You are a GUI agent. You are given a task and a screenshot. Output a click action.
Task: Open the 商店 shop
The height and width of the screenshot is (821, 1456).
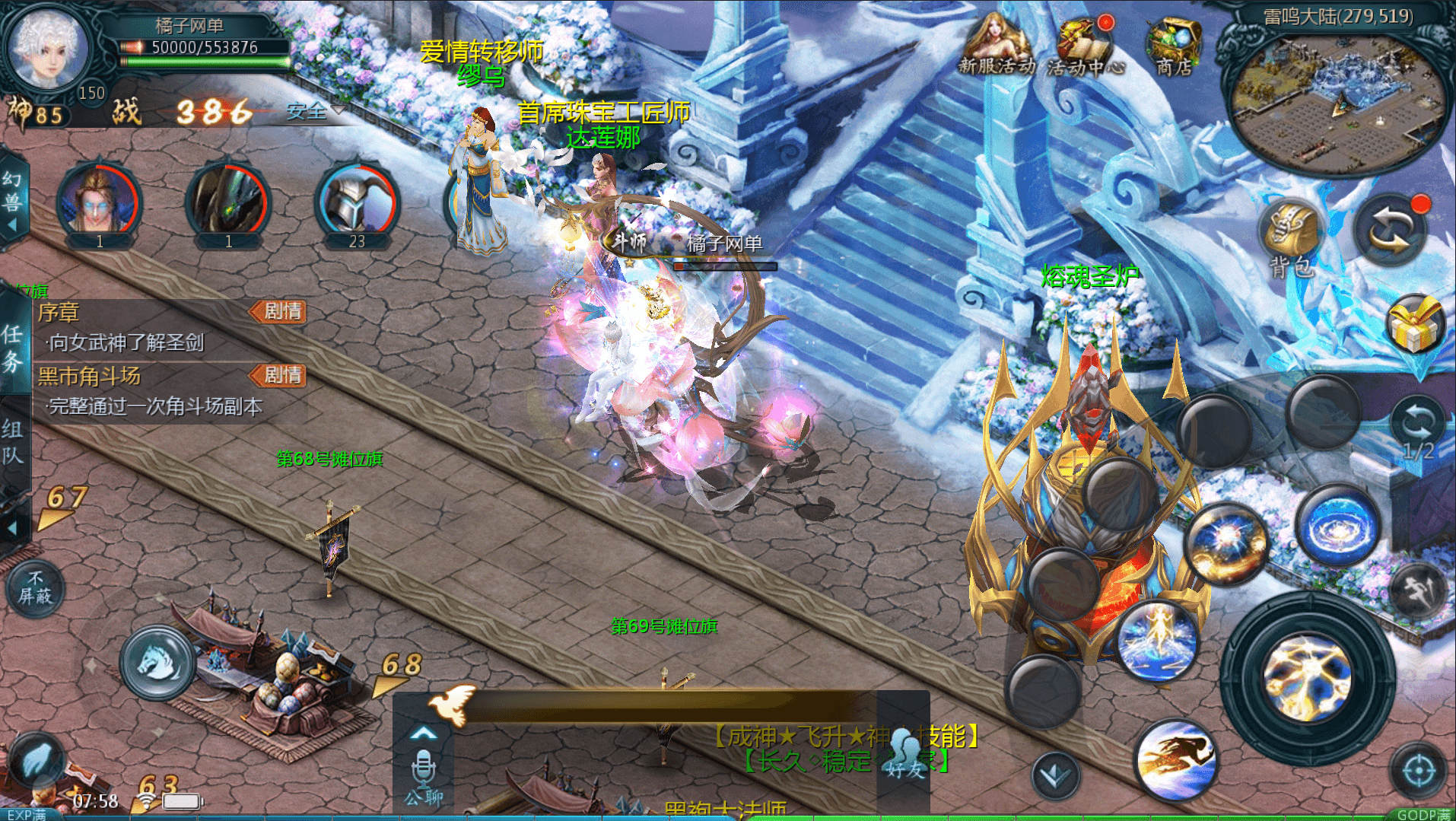[x=1174, y=46]
